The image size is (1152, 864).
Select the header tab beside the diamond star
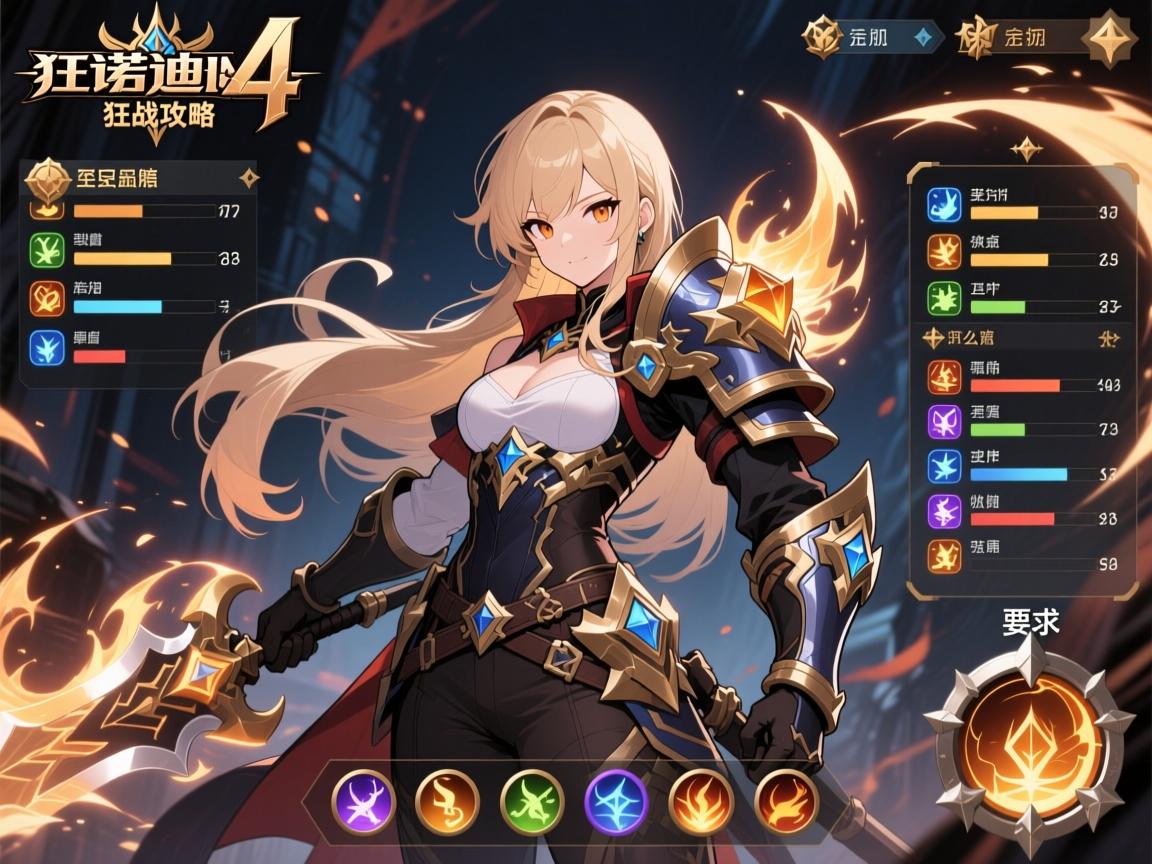(1020, 37)
